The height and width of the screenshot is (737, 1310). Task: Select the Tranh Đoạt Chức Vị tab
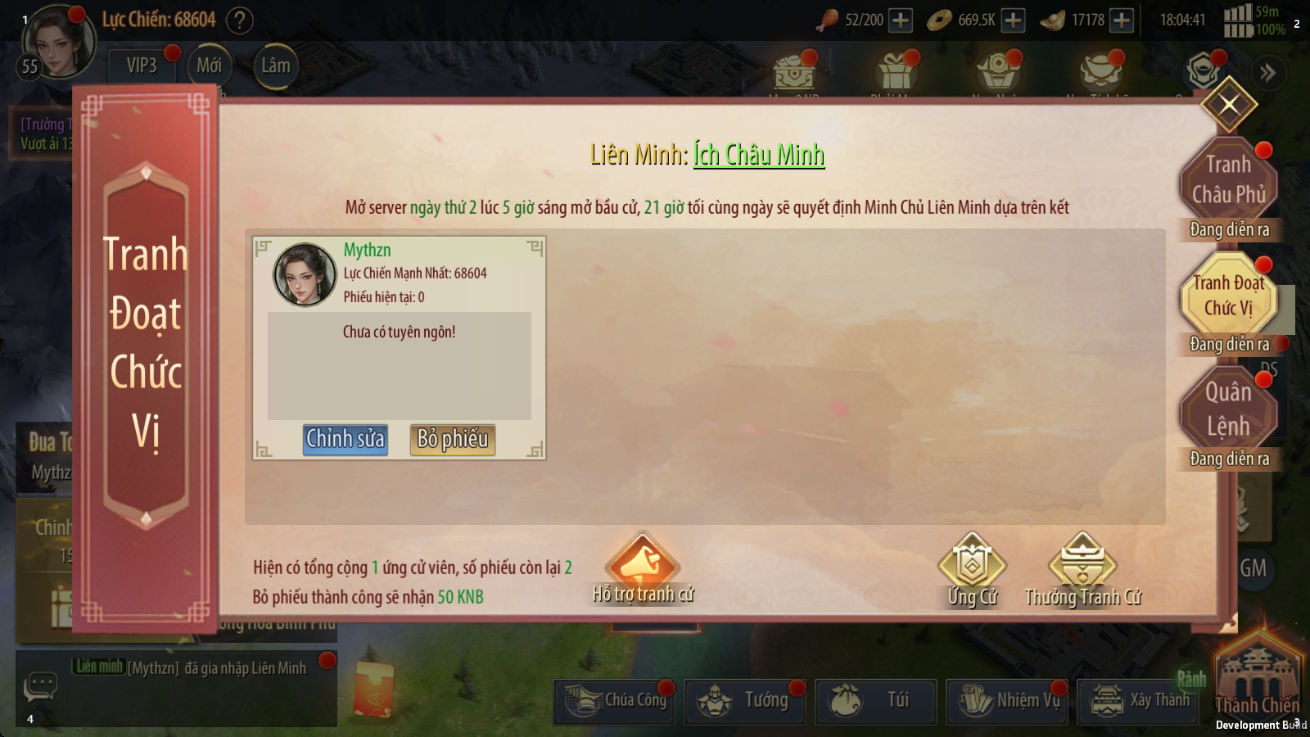click(x=1228, y=296)
